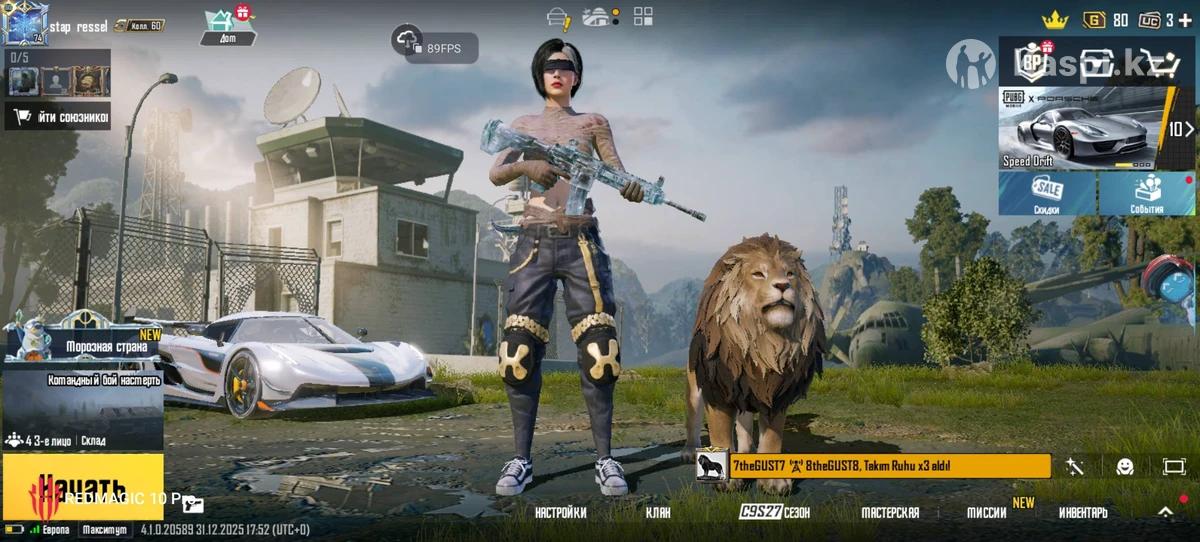Open the C9S27 Сезон page
The width and height of the screenshot is (1200, 542).
coord(775,513)
